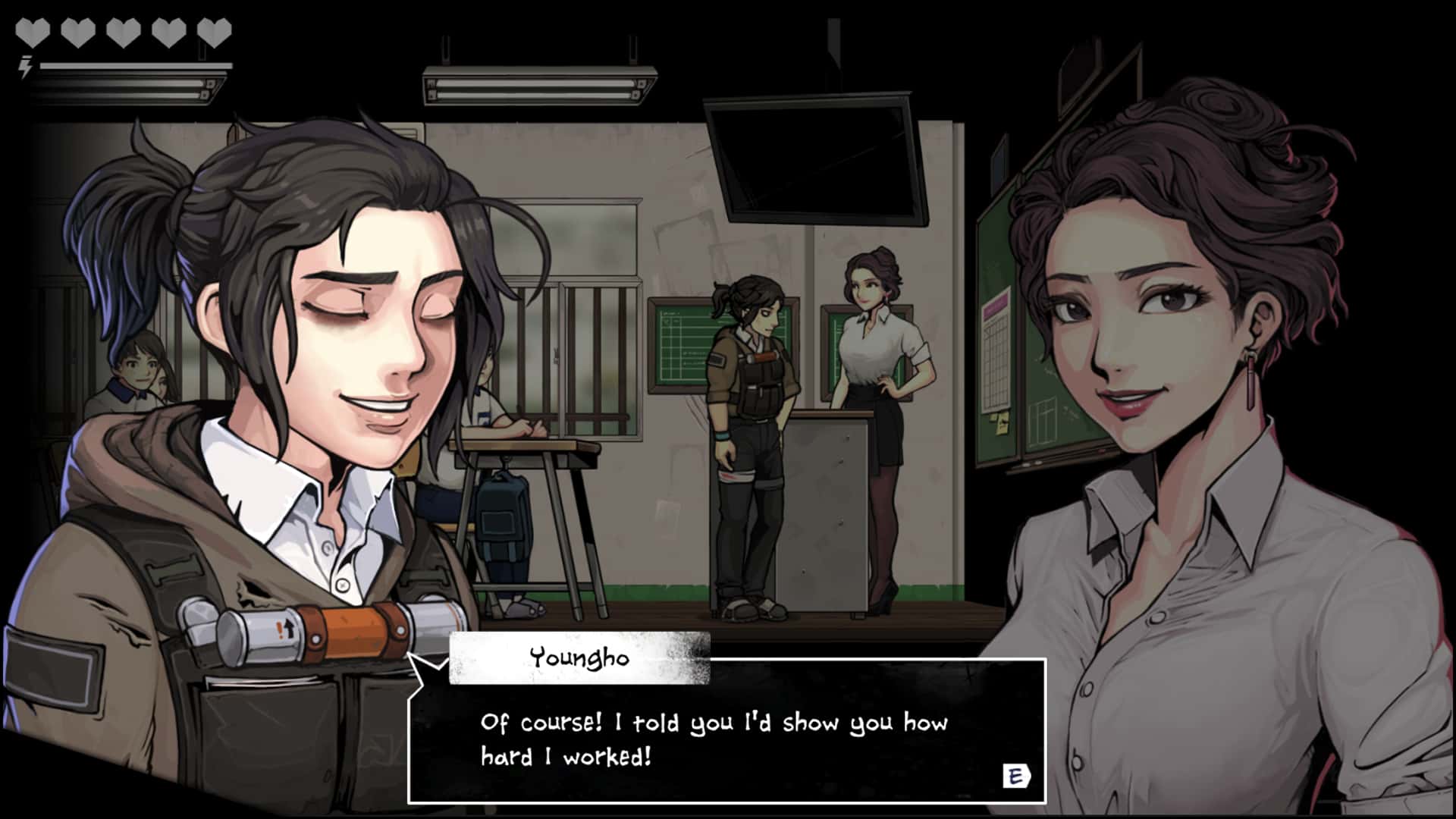The width and height of the screenshot is (1456, 819).
Task: Click the Youngho nameplate above the dialogue
Action: point(578,657)
